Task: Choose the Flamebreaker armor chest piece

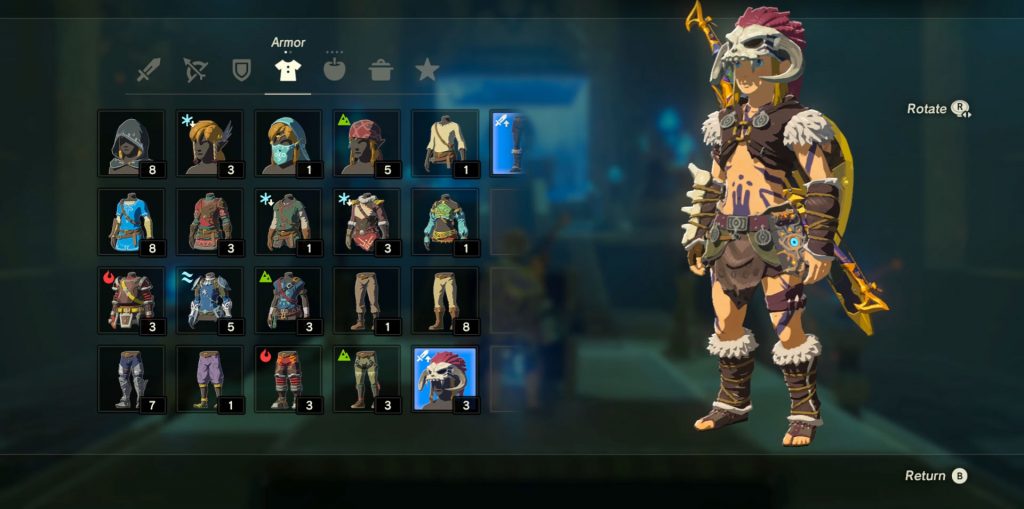Action: (x=131, y=299)
